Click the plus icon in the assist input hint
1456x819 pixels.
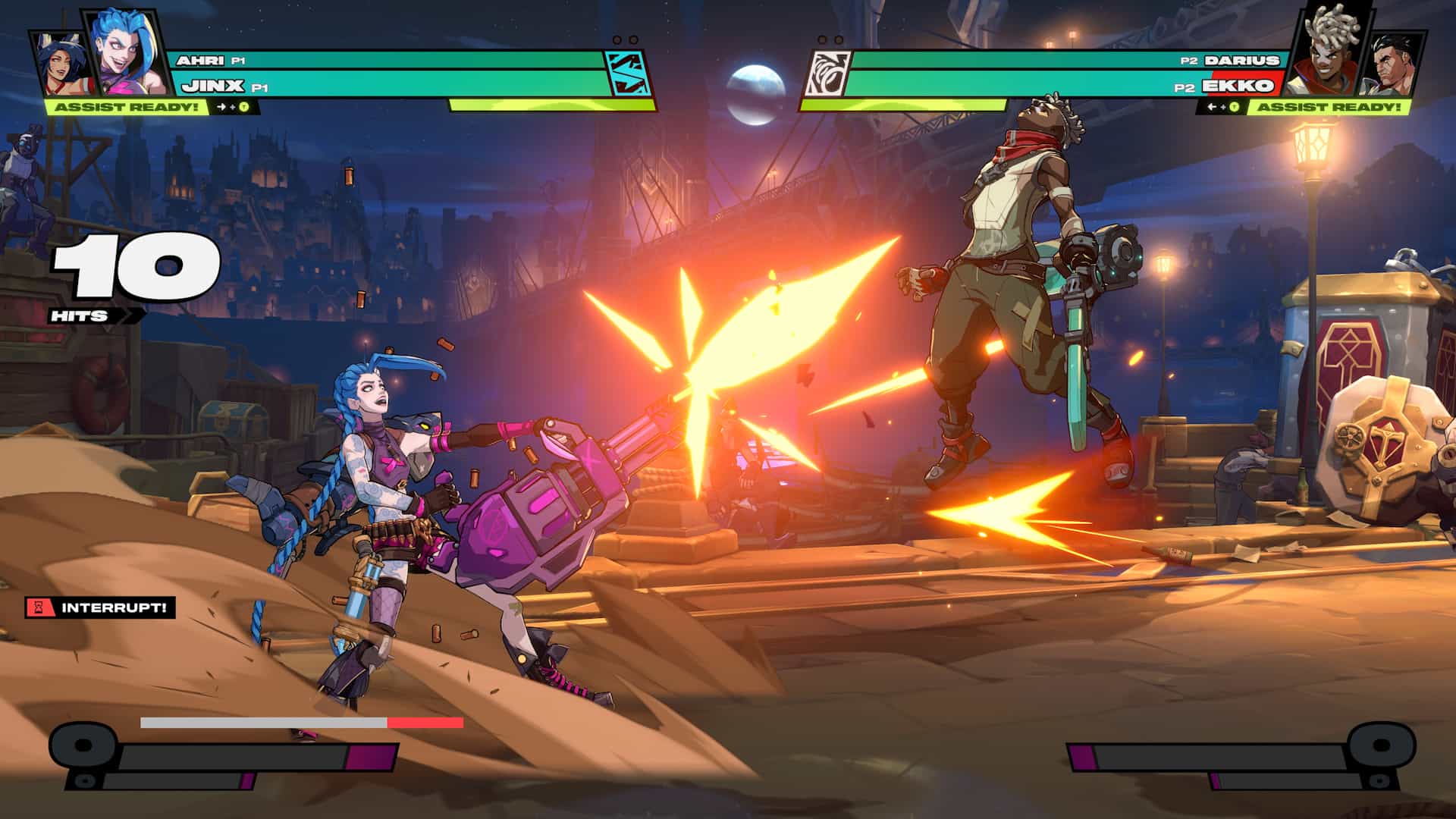(x=232, y=107)
